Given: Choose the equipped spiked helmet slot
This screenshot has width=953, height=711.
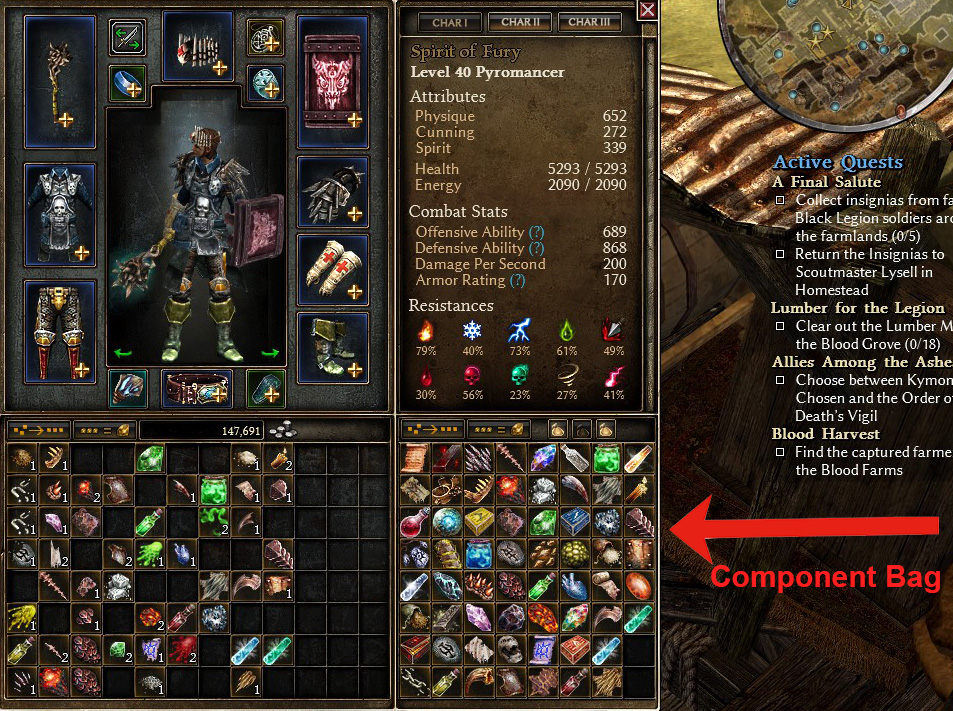Looking at the screenshot, I should pyautogui.click(x=198, y=46).
